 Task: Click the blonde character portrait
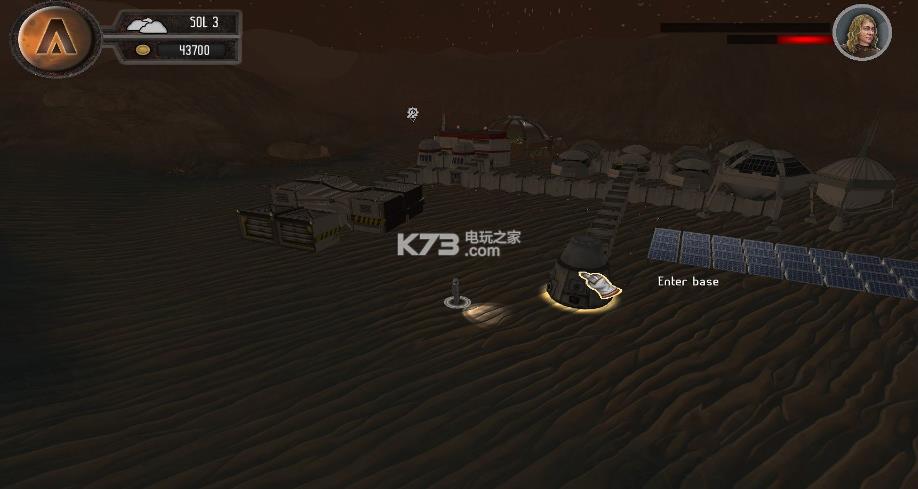[x=861, y=33]
